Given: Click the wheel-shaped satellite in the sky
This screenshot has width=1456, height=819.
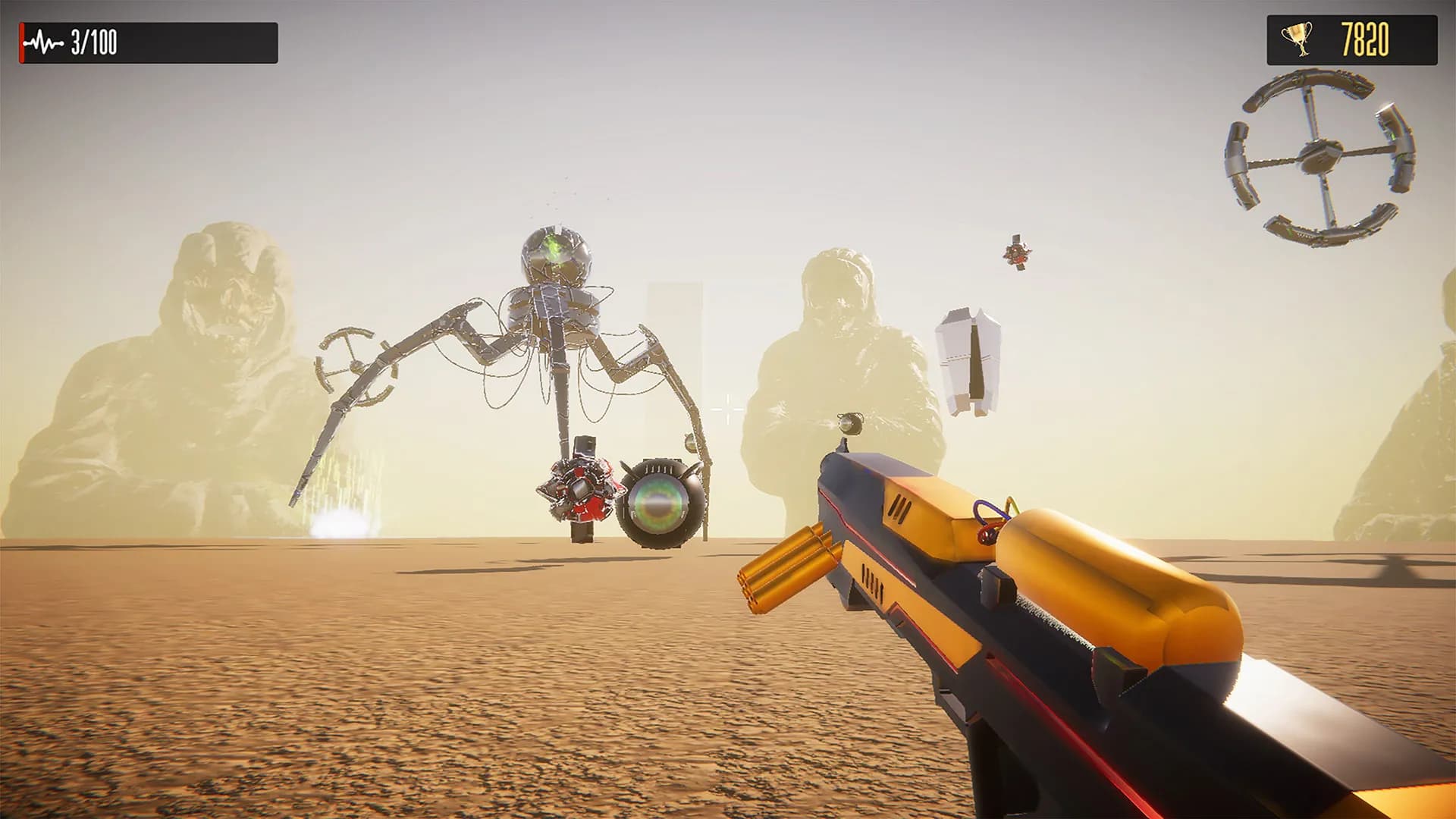Looking at the screenshot, I should 1317,155.
